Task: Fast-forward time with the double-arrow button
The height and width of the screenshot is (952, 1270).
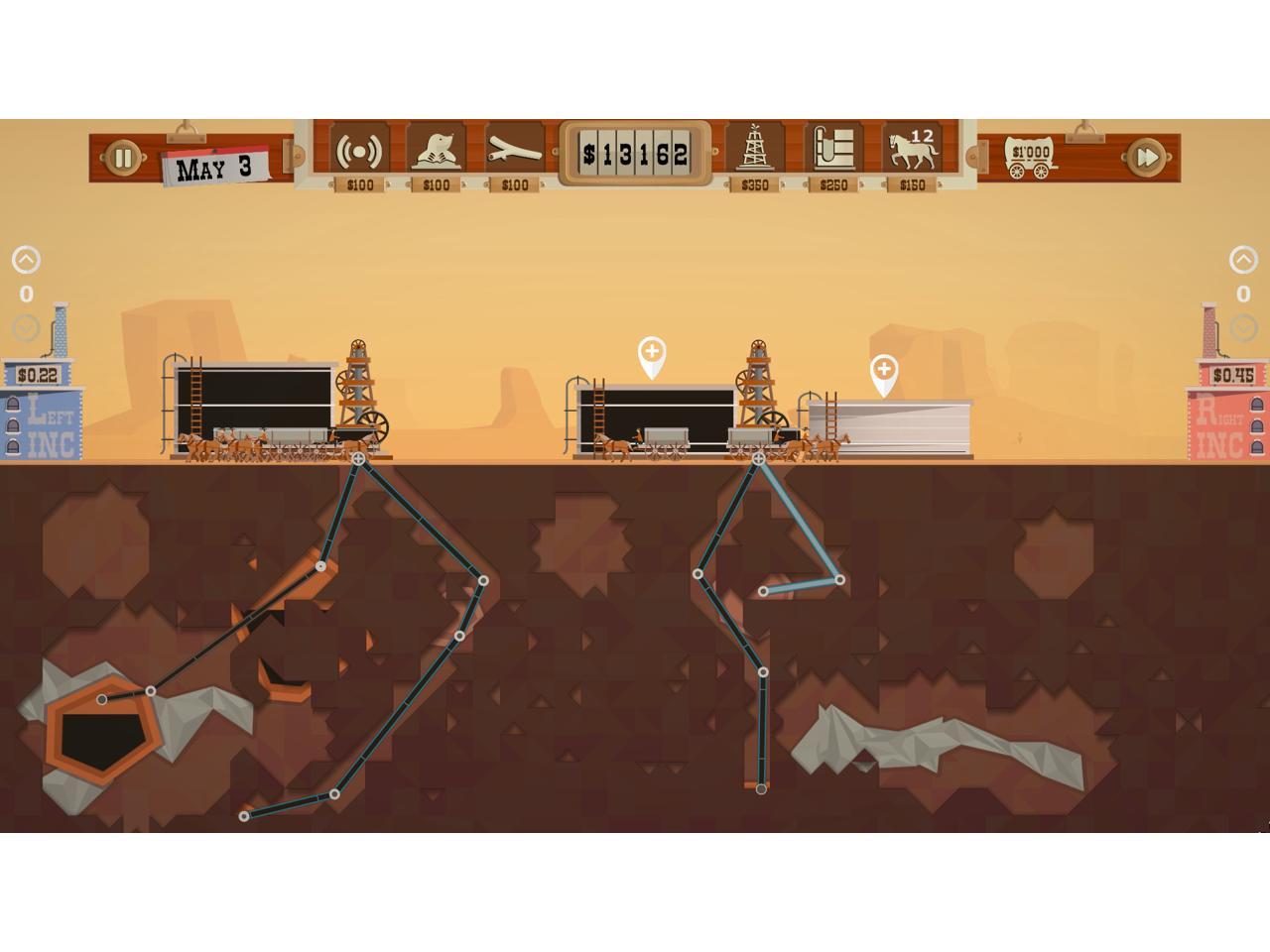Action: click(x=1145, y=158)
